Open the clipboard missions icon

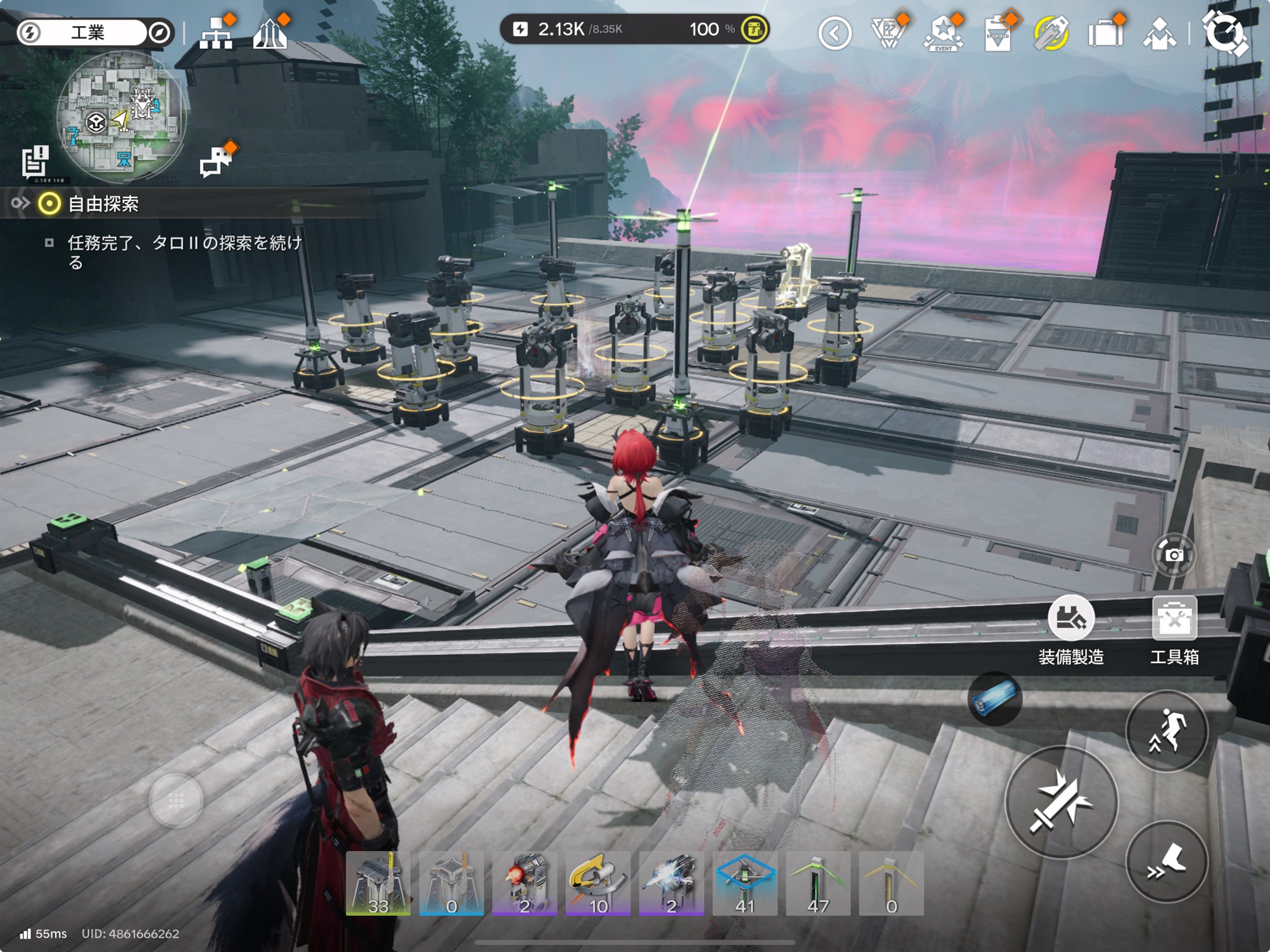pyautogui.click(x=998, y=33)
